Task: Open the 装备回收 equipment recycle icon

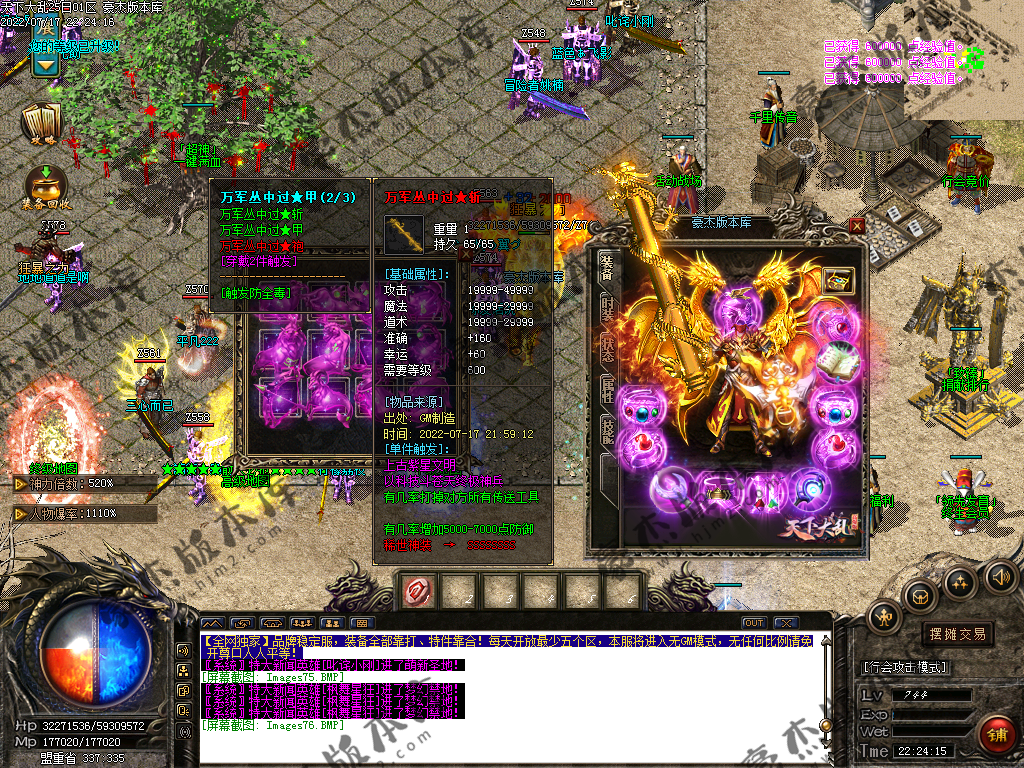Action: click(x=44, y=184)
